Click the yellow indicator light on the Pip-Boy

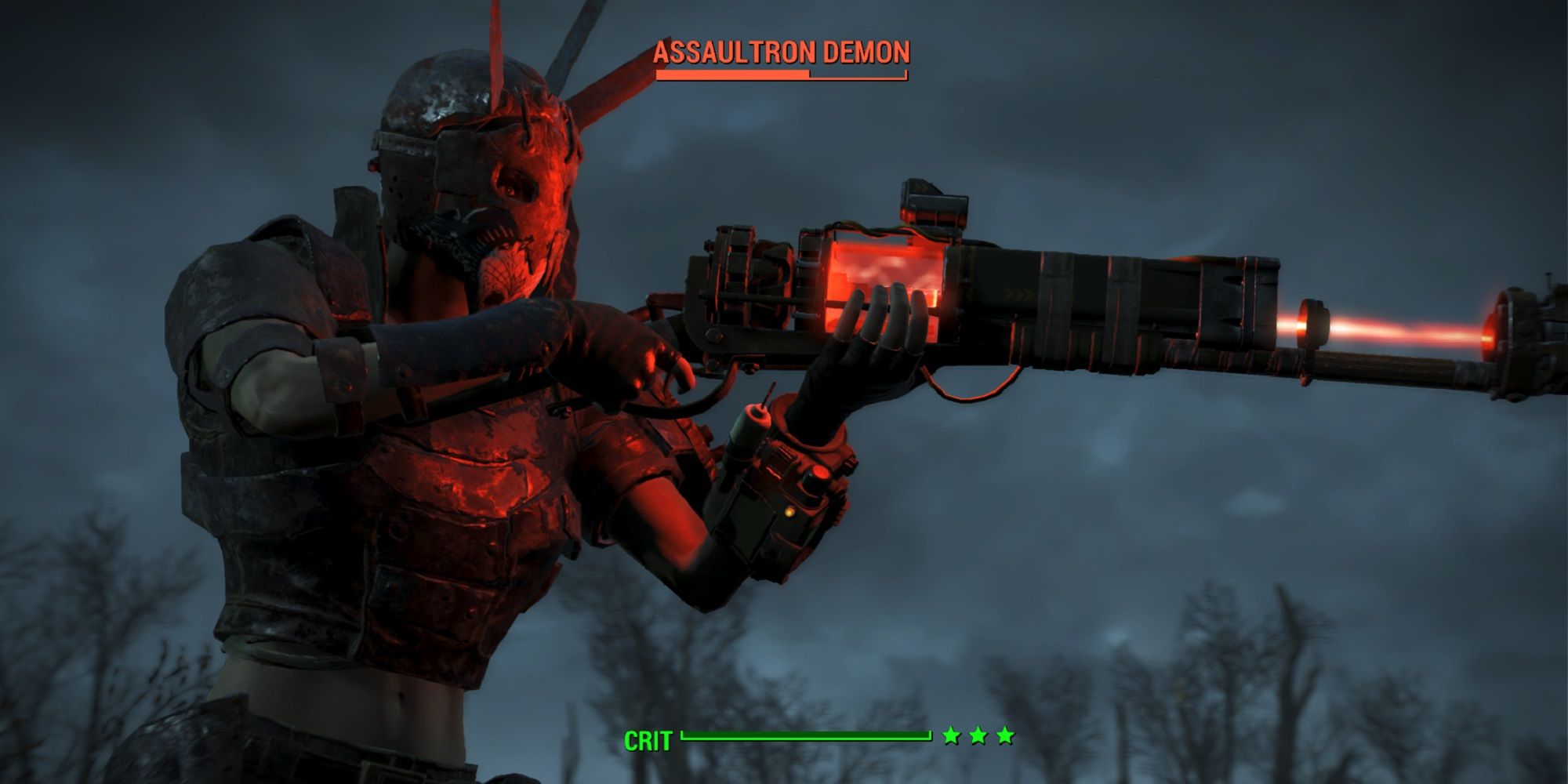(x=789, y=511)
